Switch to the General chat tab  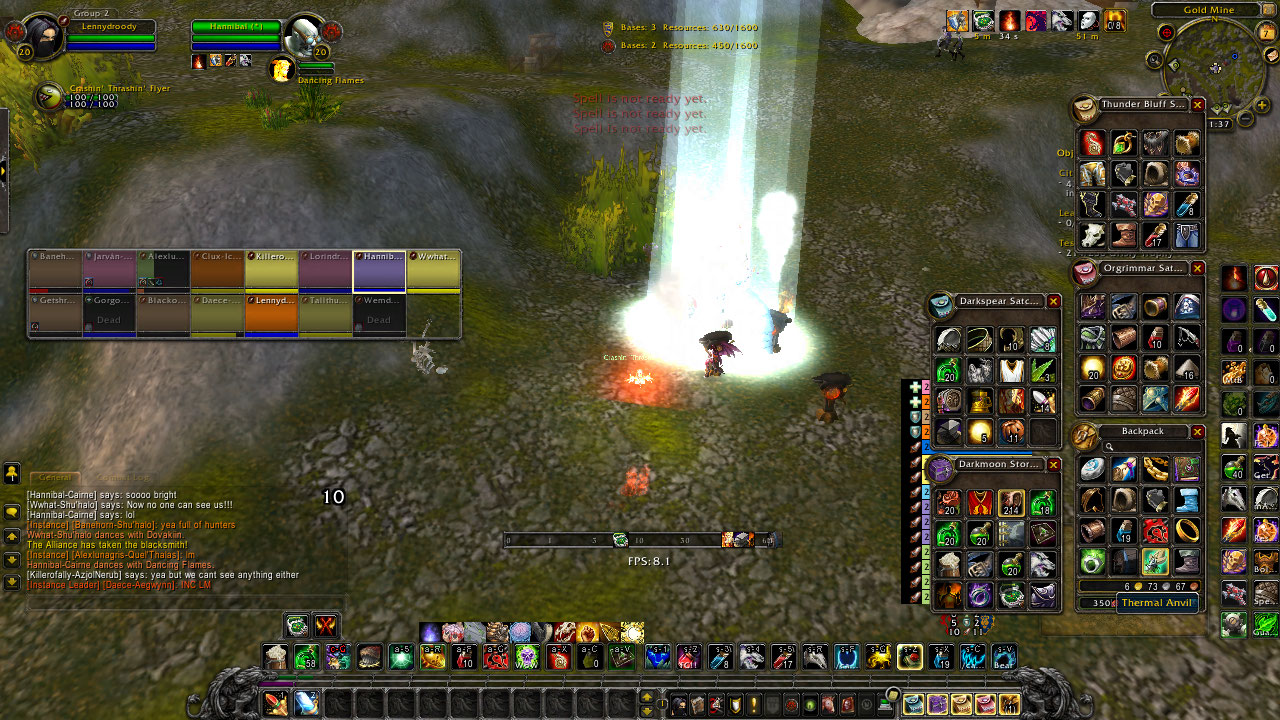[x=53, y=478]
